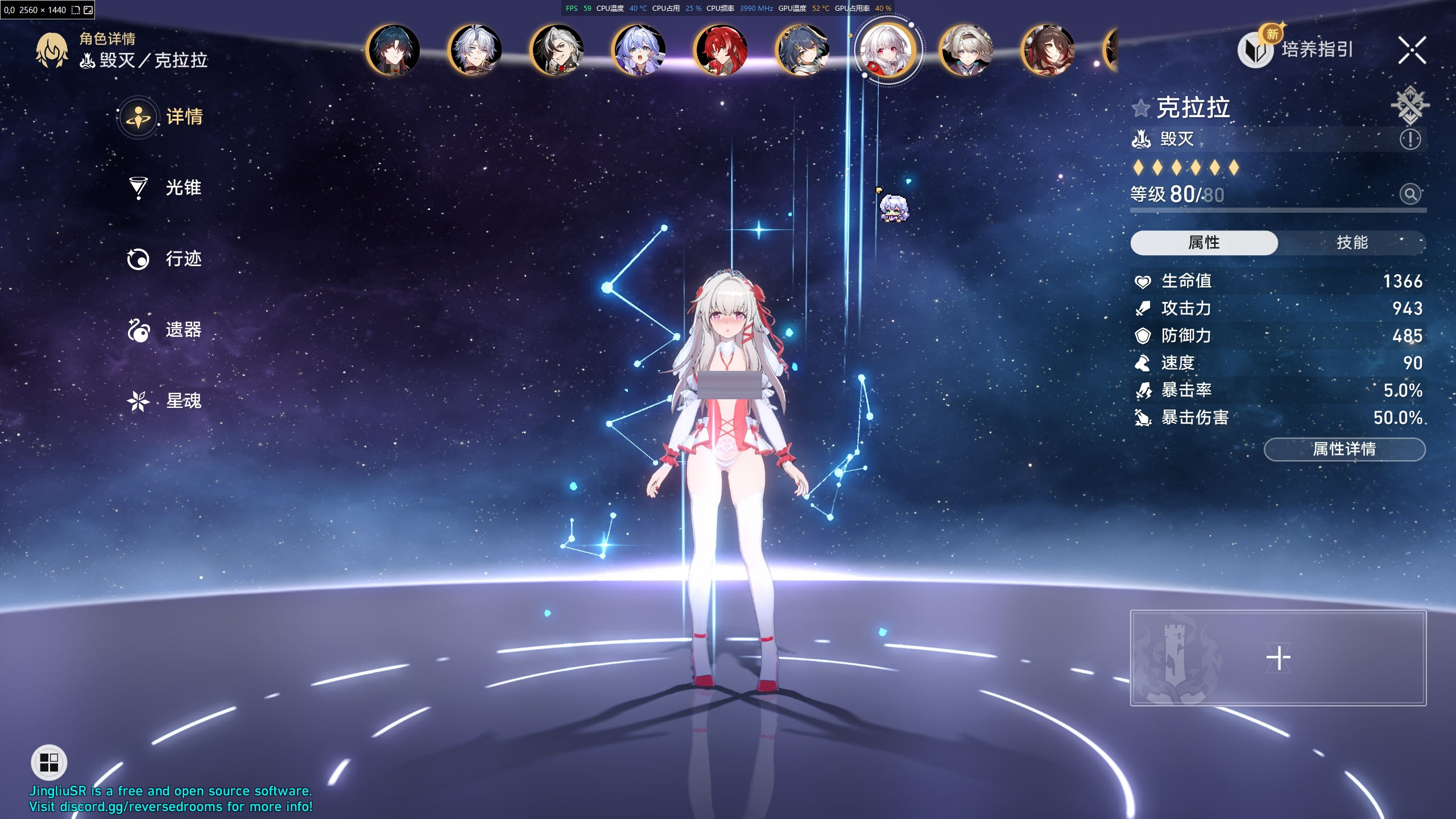Close the character details screen
This screenshot has height=819, width=1456.
1412,50
